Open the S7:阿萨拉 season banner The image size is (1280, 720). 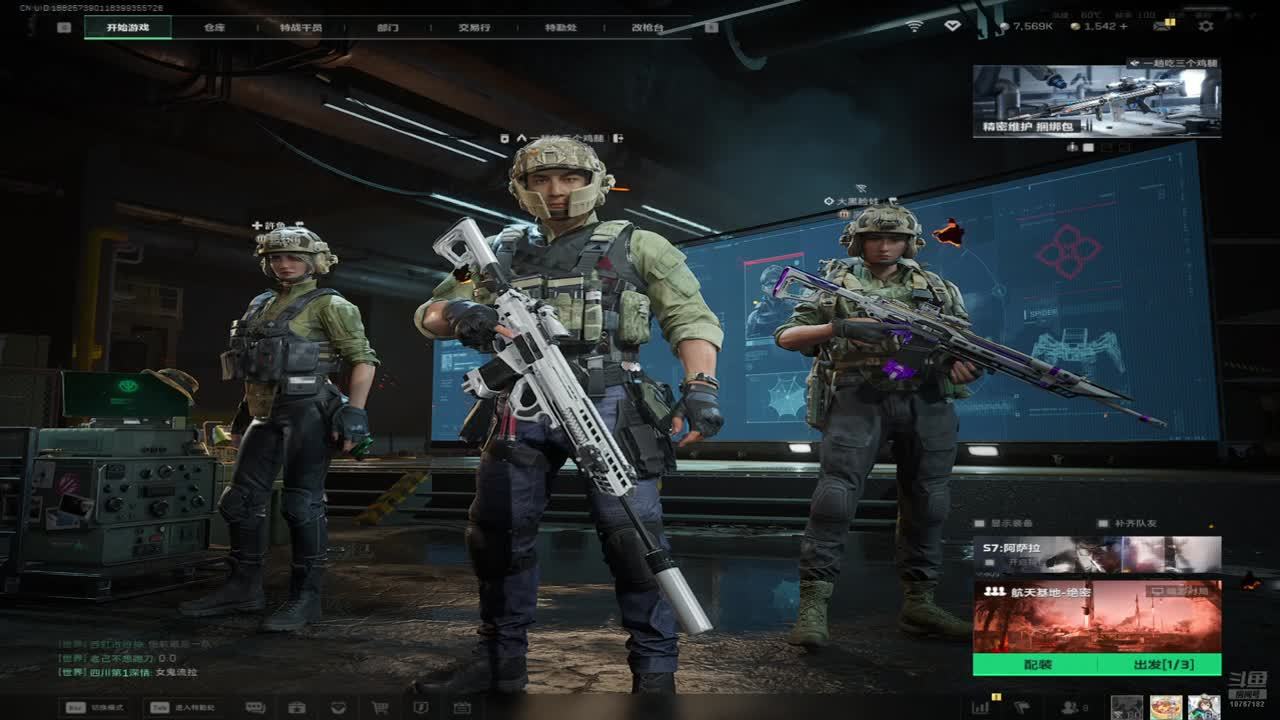click(x=1096, y=554)
